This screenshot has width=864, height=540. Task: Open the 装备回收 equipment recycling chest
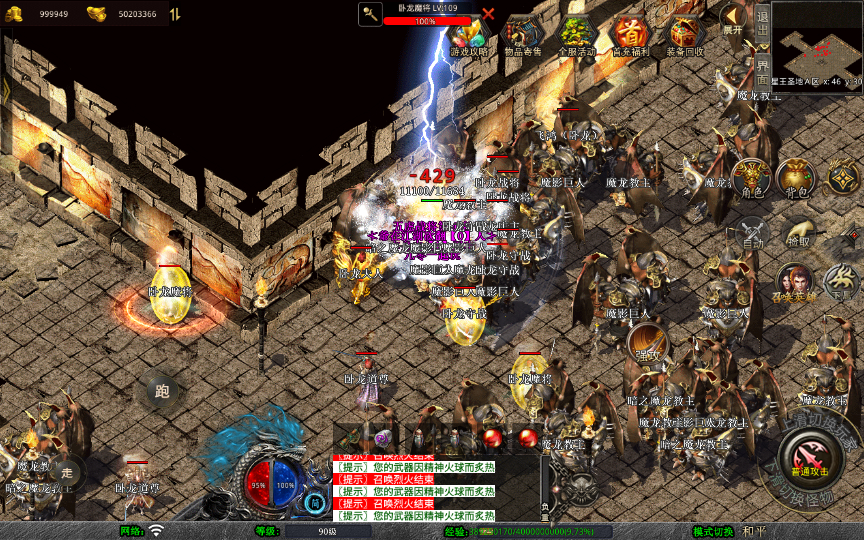[685, 36]
